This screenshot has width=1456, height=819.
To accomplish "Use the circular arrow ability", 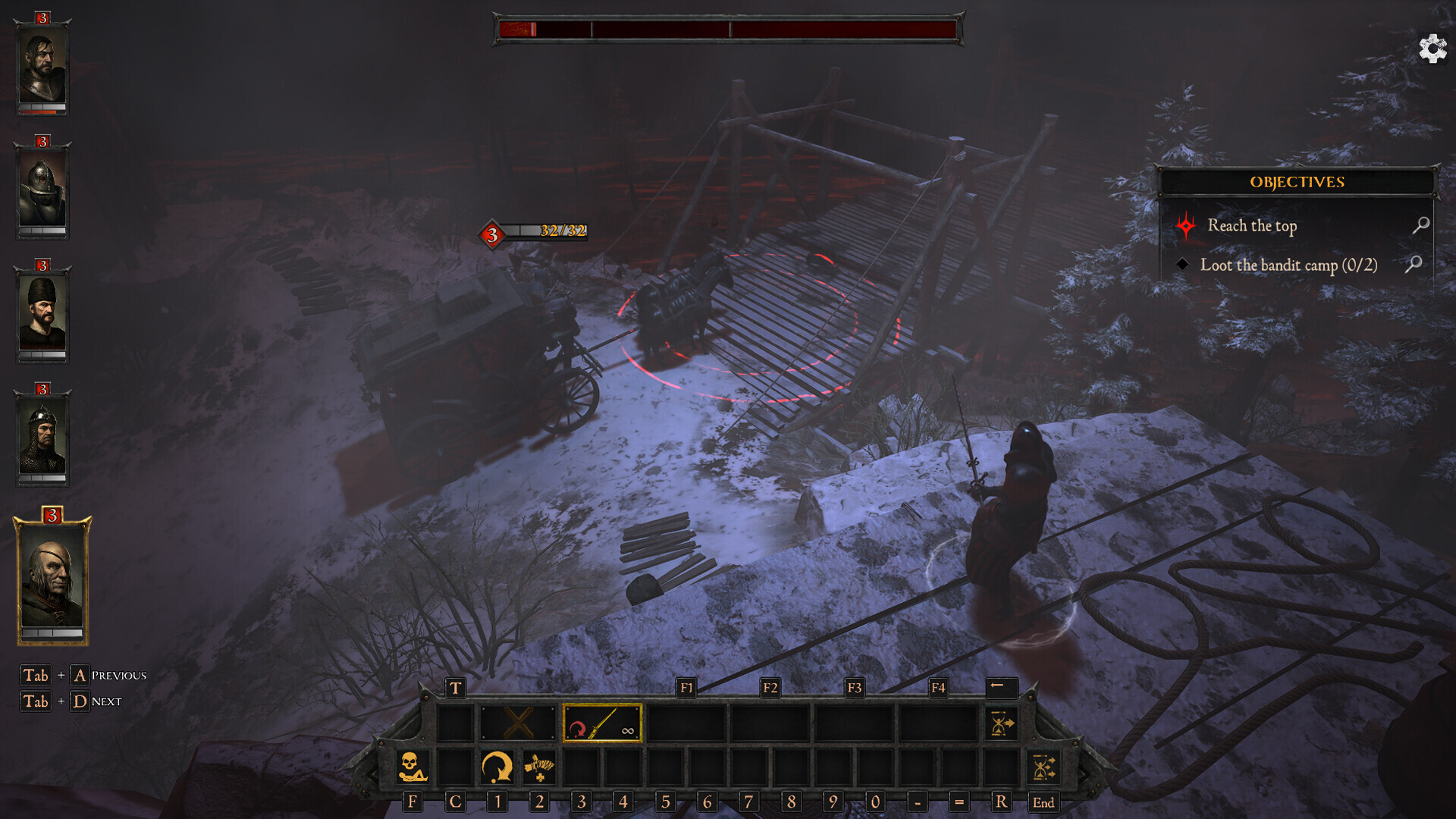I will pyautogui.click(x=497, y=767).
